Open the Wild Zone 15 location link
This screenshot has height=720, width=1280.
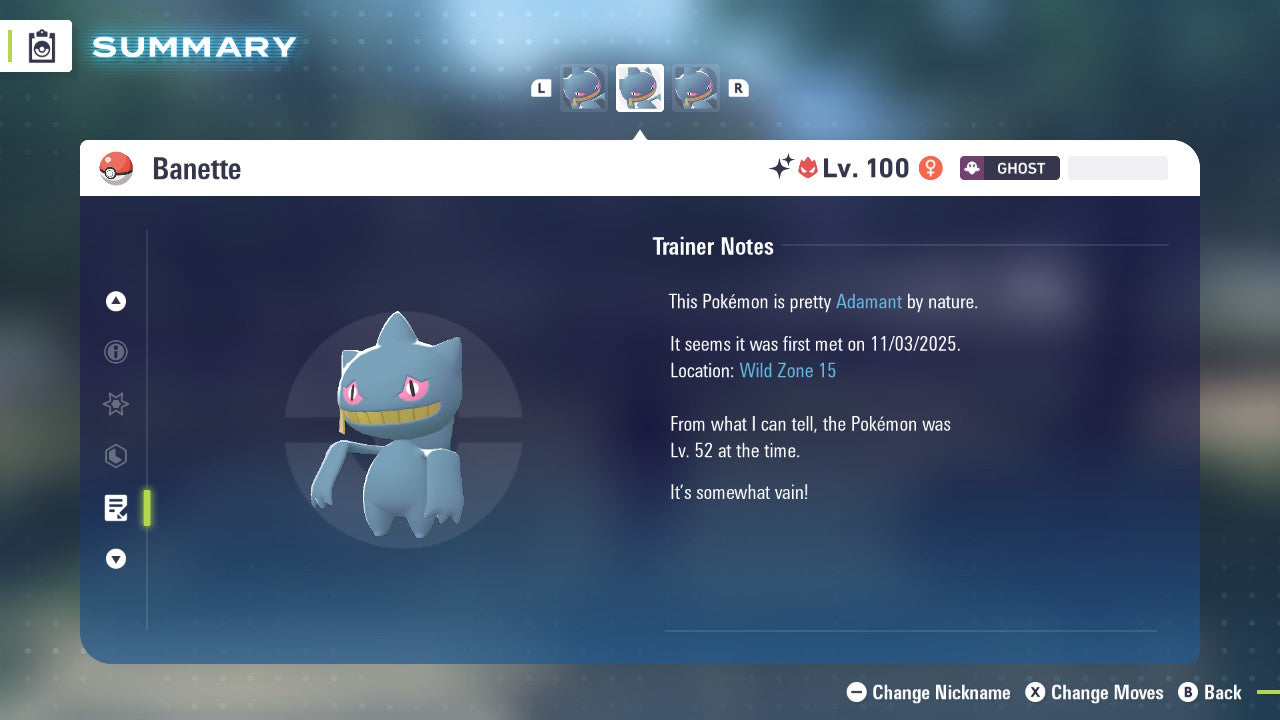(x=788, y=370)
